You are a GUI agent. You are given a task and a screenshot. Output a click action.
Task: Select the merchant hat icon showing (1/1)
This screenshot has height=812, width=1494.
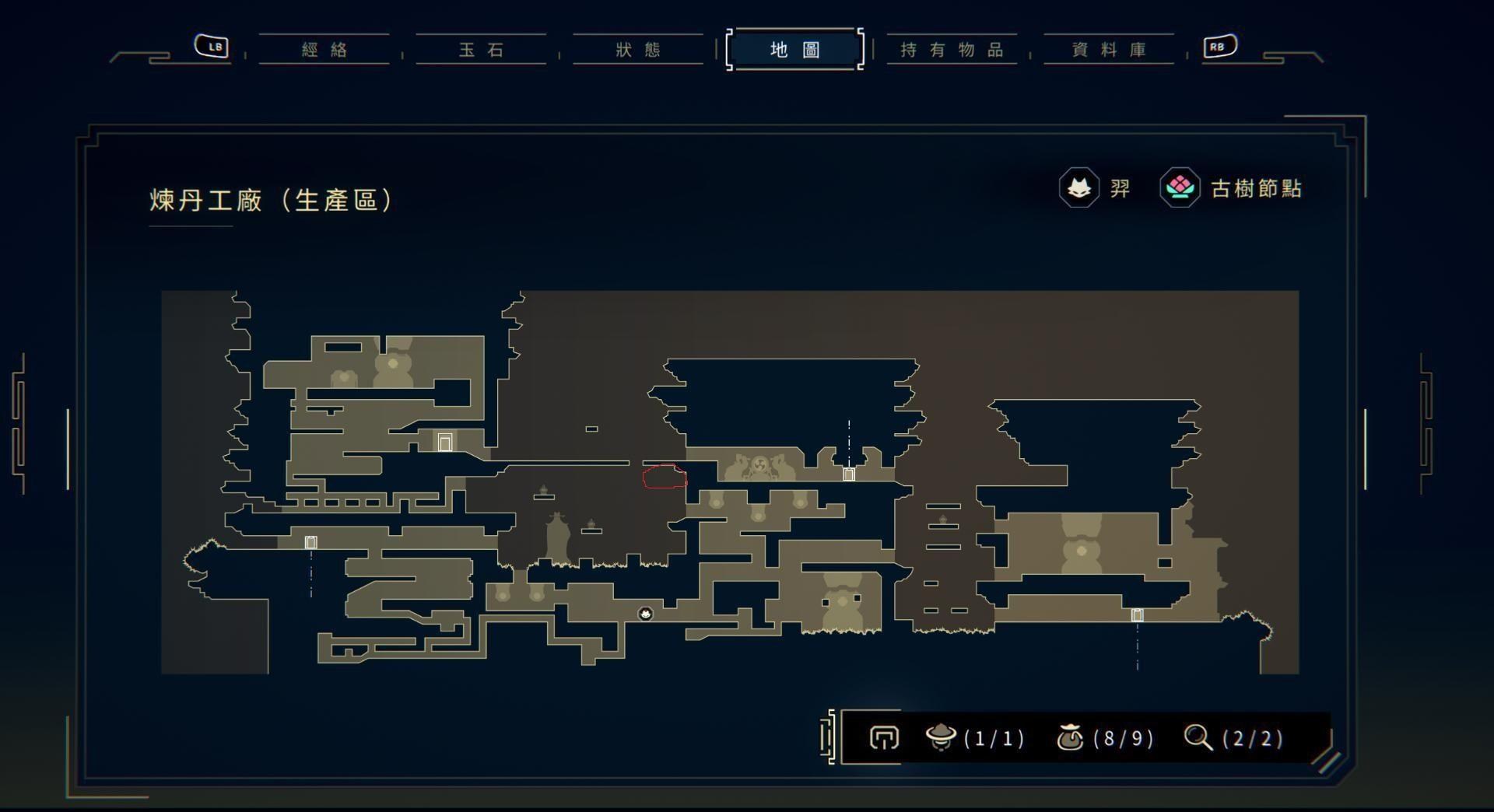pos(942,738)
